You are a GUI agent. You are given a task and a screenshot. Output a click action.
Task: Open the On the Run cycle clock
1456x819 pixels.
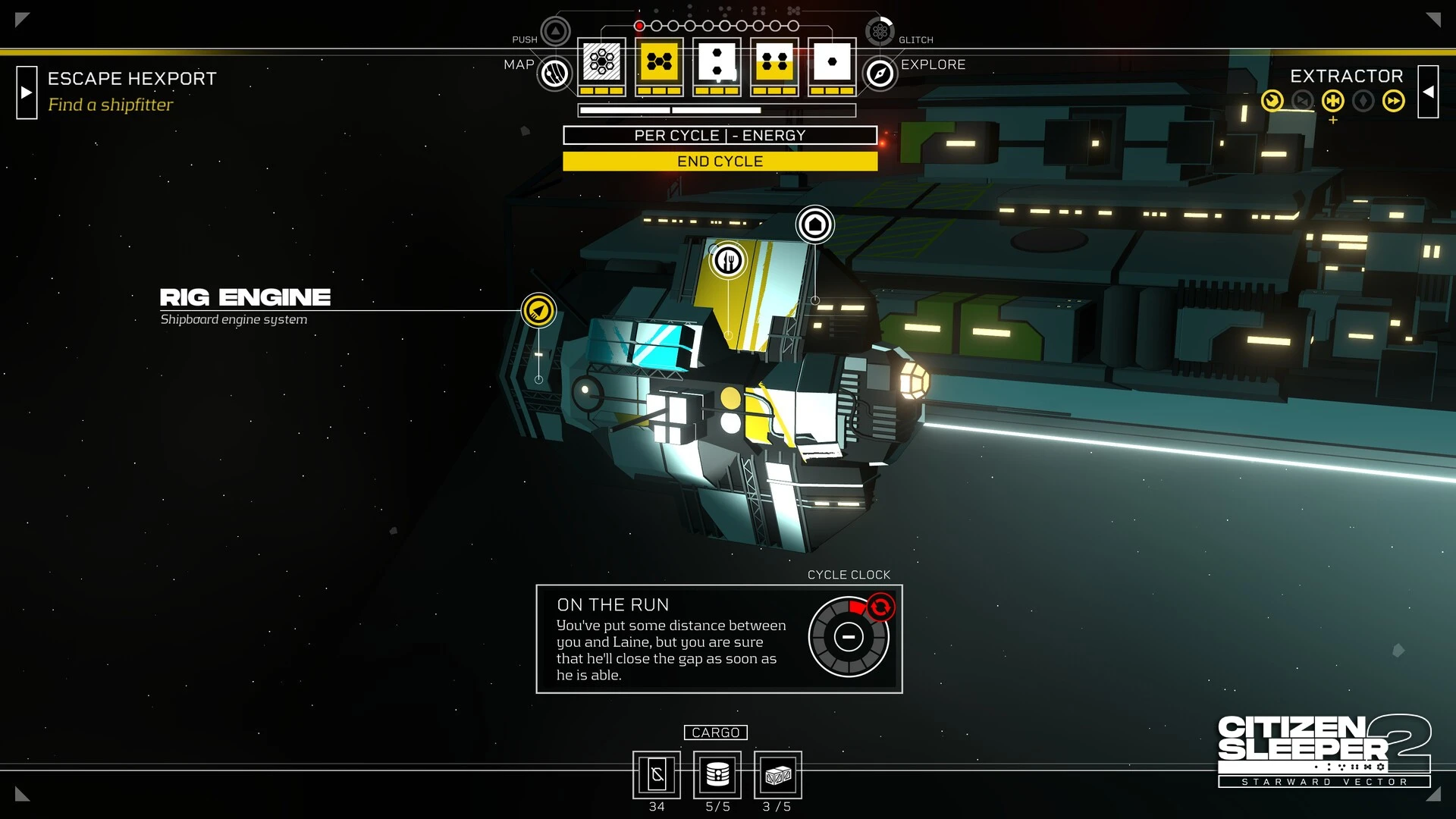pyautogui.click(x=848, y=637)
